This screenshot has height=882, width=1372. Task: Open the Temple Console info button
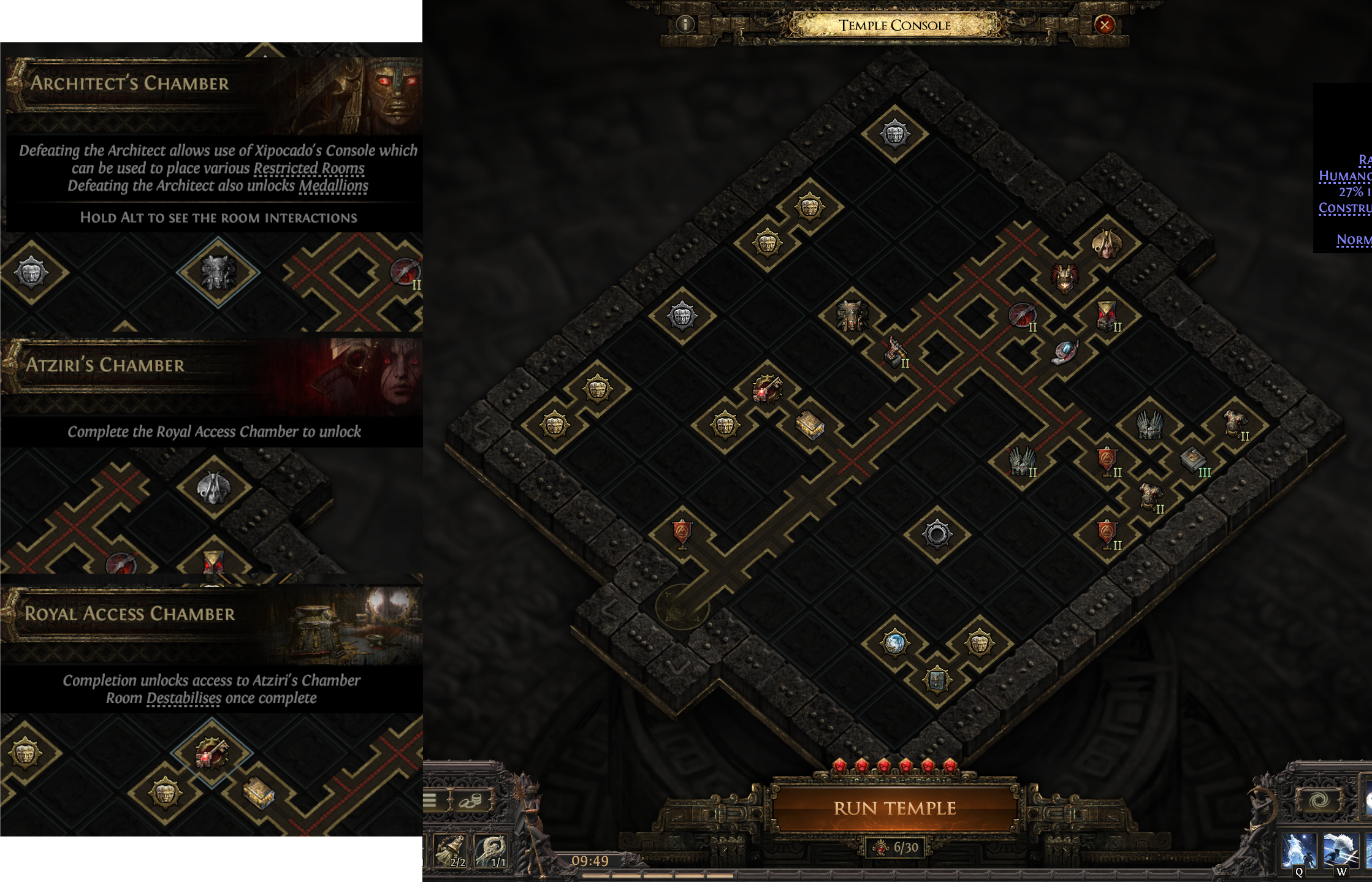point(685,25)
